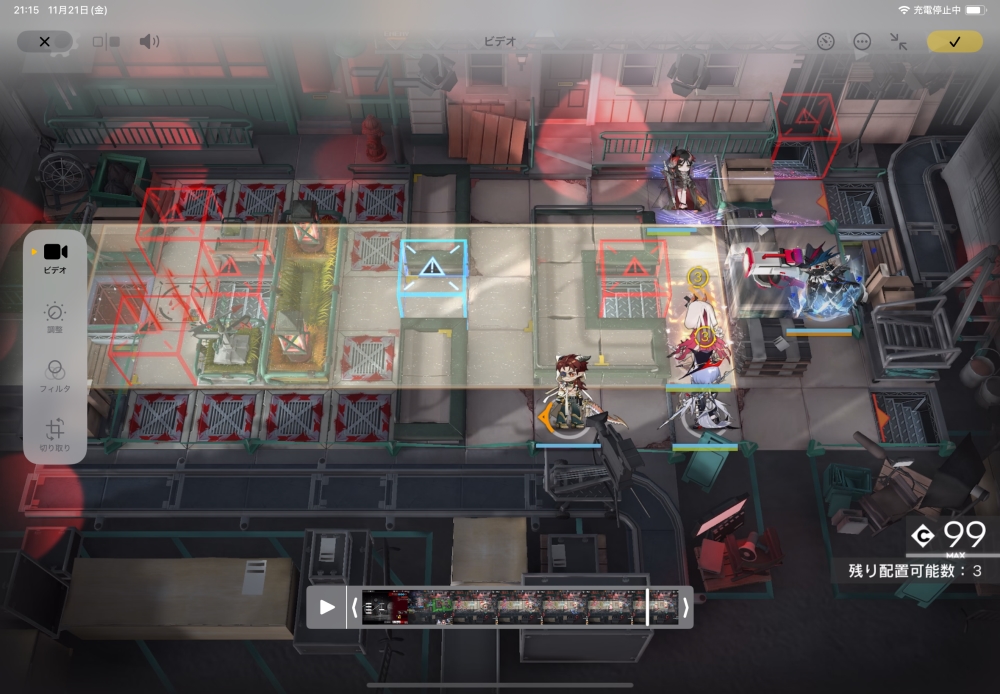Screen dimensions: 1000x694
Task: Play the video with the play button
Action: coord(327,607)
